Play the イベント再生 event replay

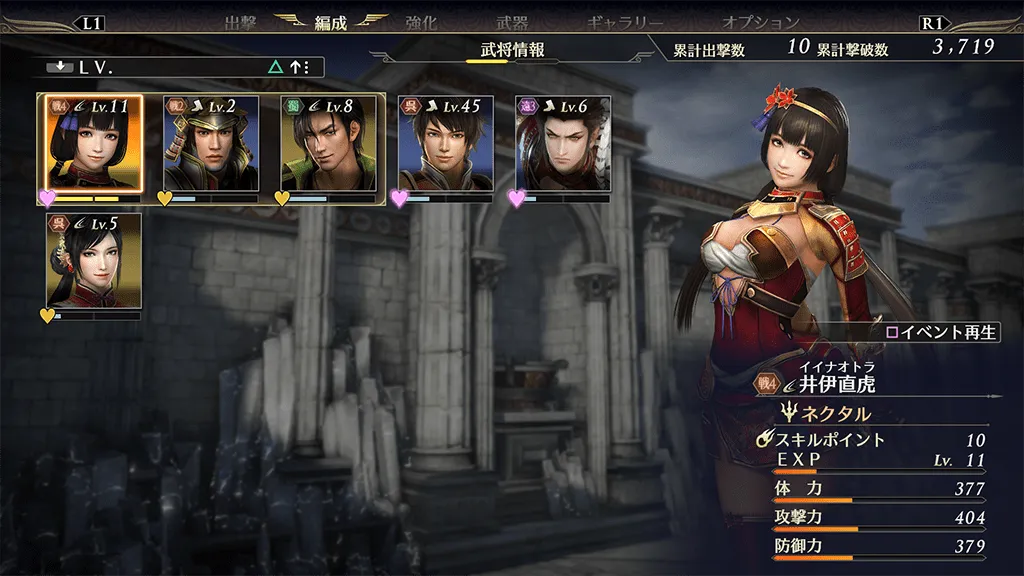coord(941,333)
